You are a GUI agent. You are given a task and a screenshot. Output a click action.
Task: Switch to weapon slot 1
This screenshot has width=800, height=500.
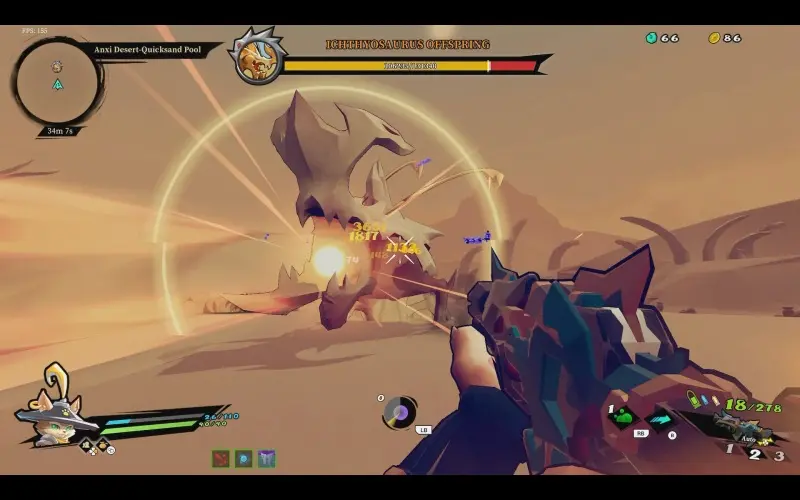point(729,448)
